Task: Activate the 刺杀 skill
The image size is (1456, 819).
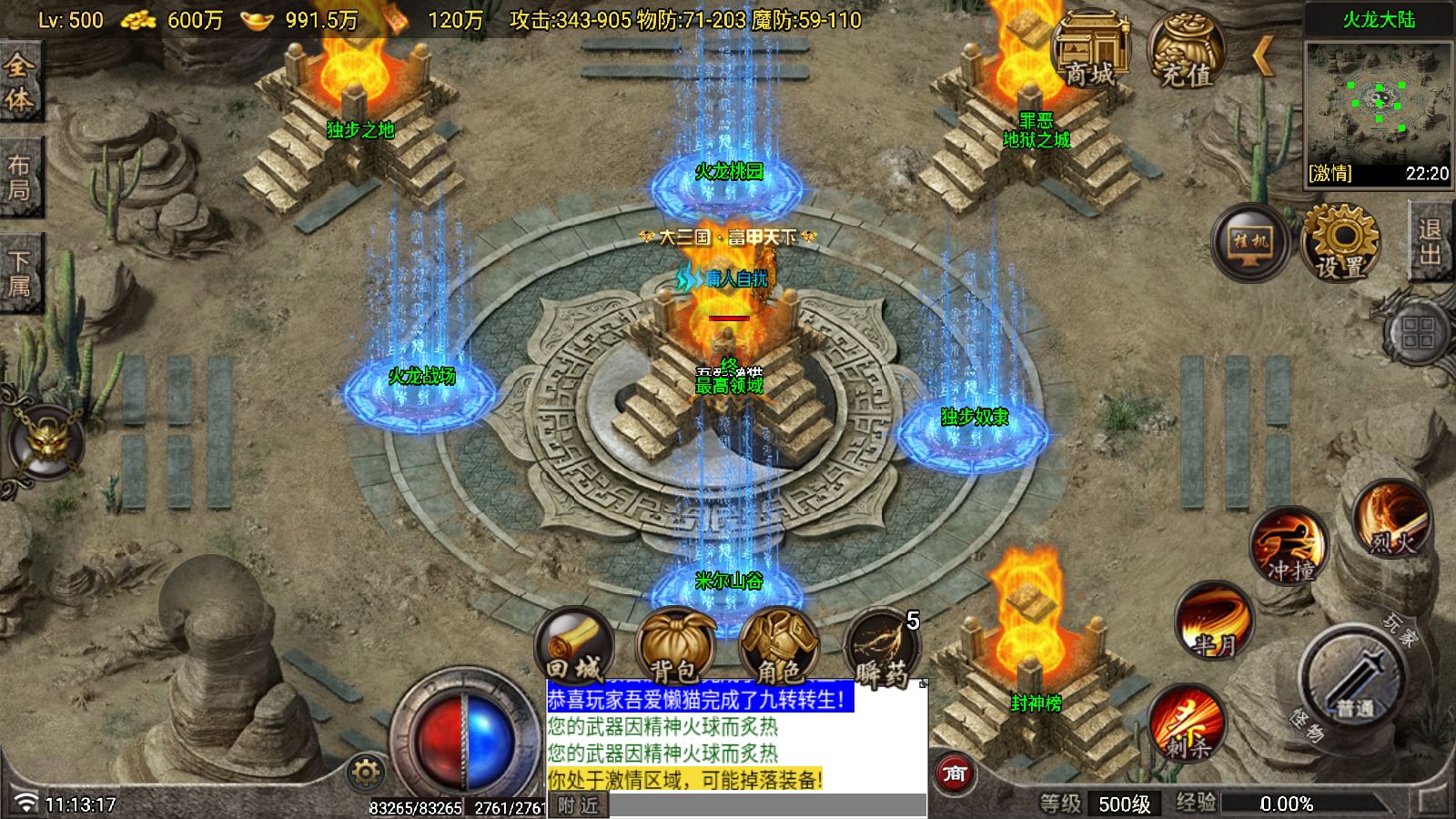Action: [x=1187, y=724]
